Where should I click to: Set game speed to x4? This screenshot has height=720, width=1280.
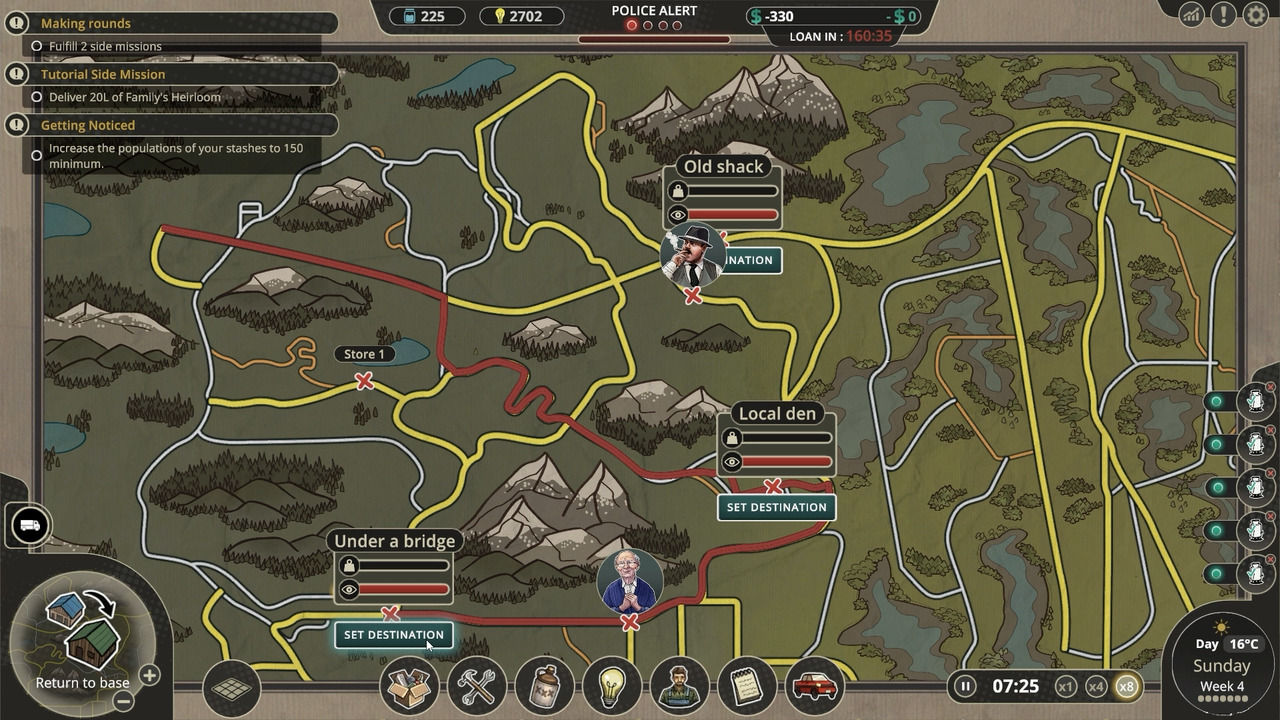pyautogui.click(x=1096, y=687)
